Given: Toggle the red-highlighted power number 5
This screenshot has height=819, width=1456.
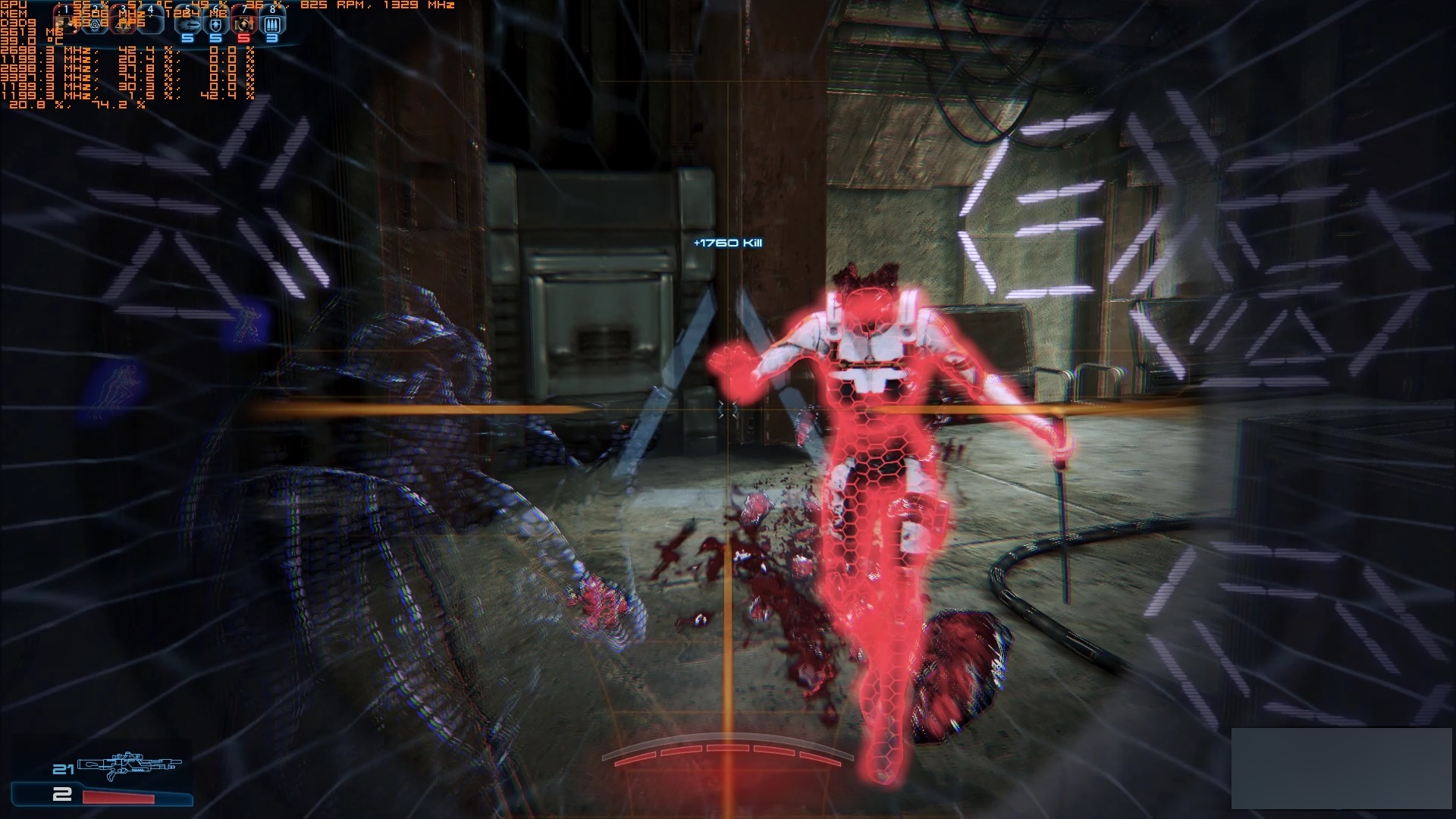Looking at the screenshot, I should (x=244, y=38).
